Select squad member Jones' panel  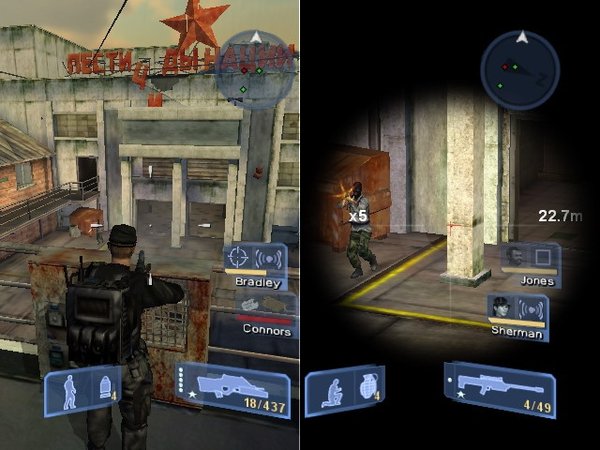click(532, 264)
